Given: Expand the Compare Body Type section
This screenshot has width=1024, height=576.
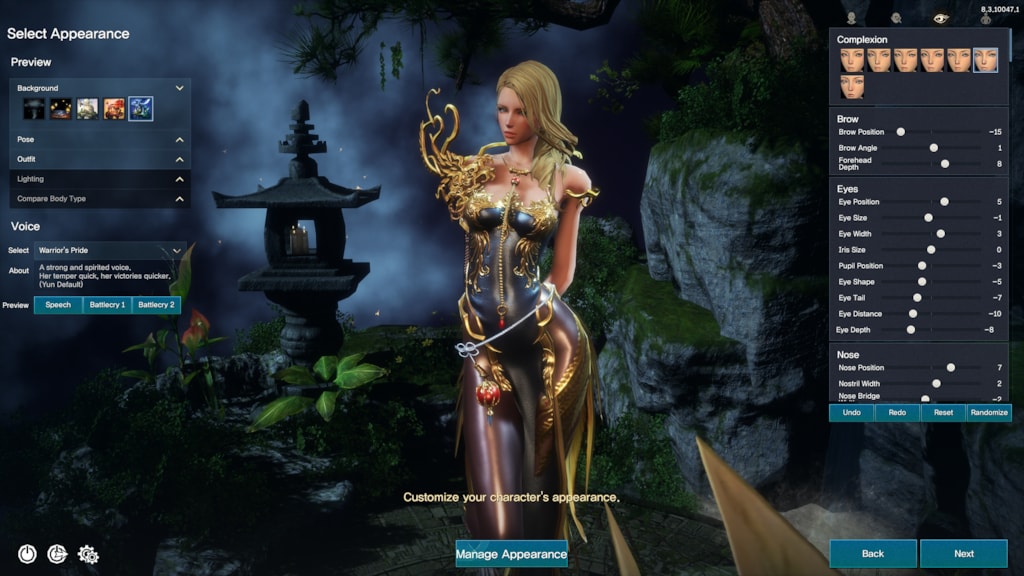Looking at the screenshot, I should 180,199.
